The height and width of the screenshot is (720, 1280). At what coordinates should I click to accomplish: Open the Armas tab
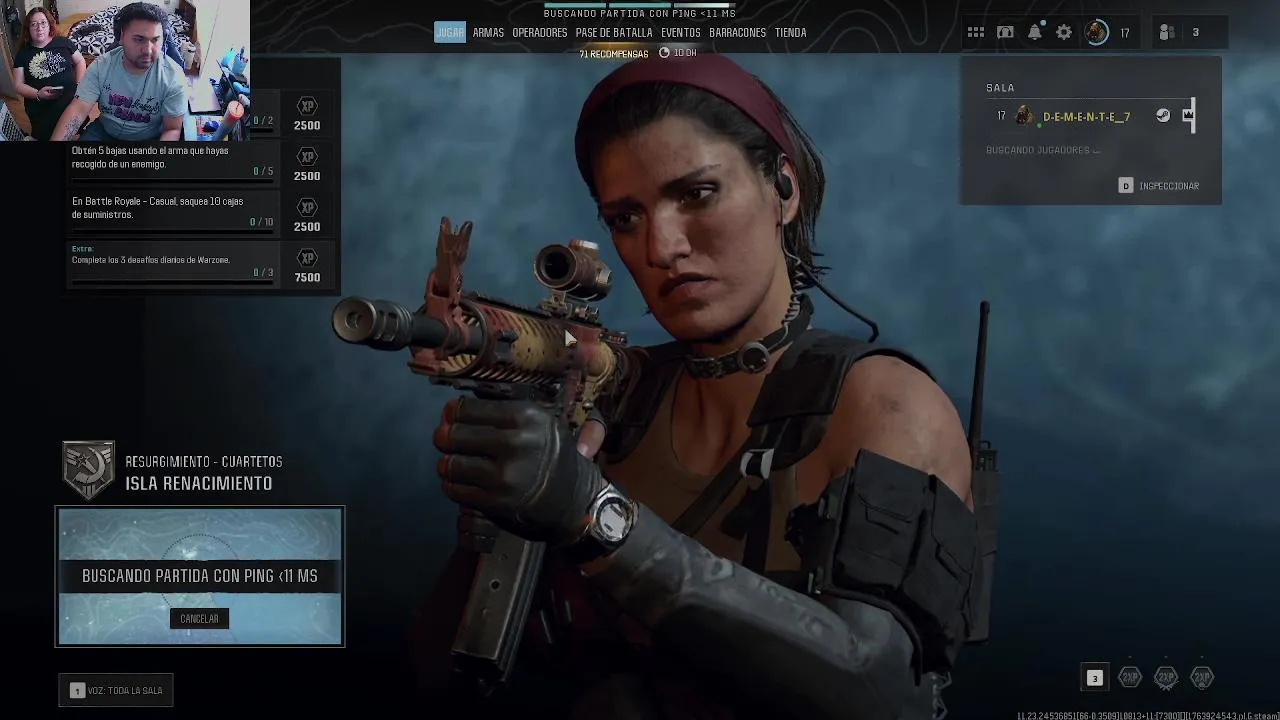click(x=488, y=33)
